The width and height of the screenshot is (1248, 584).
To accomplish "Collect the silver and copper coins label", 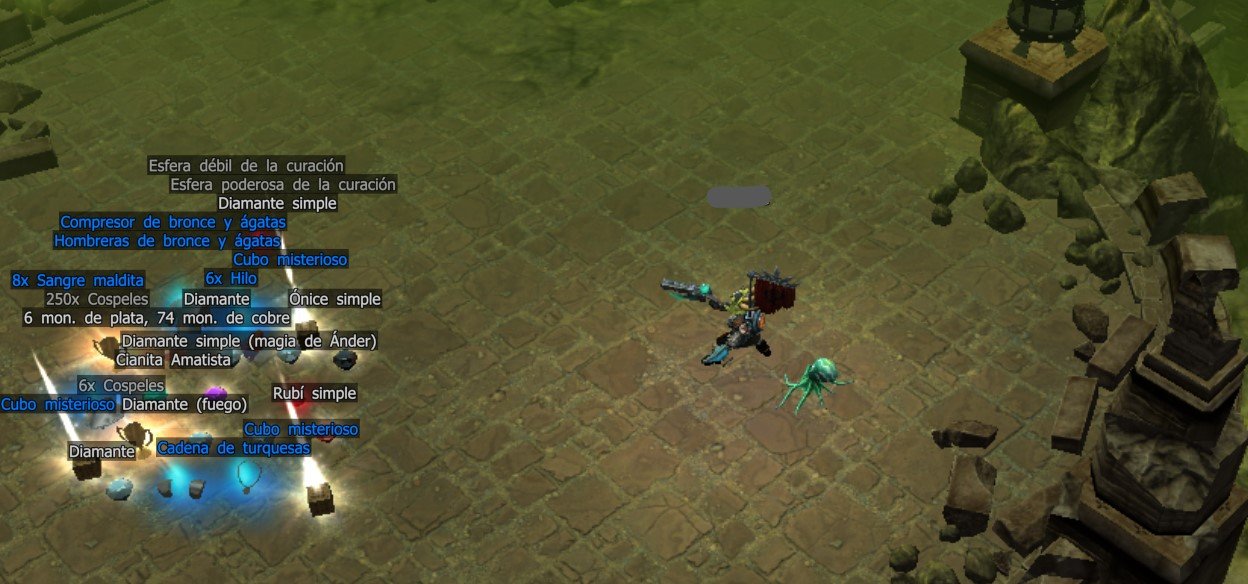I will coord(156,318).
